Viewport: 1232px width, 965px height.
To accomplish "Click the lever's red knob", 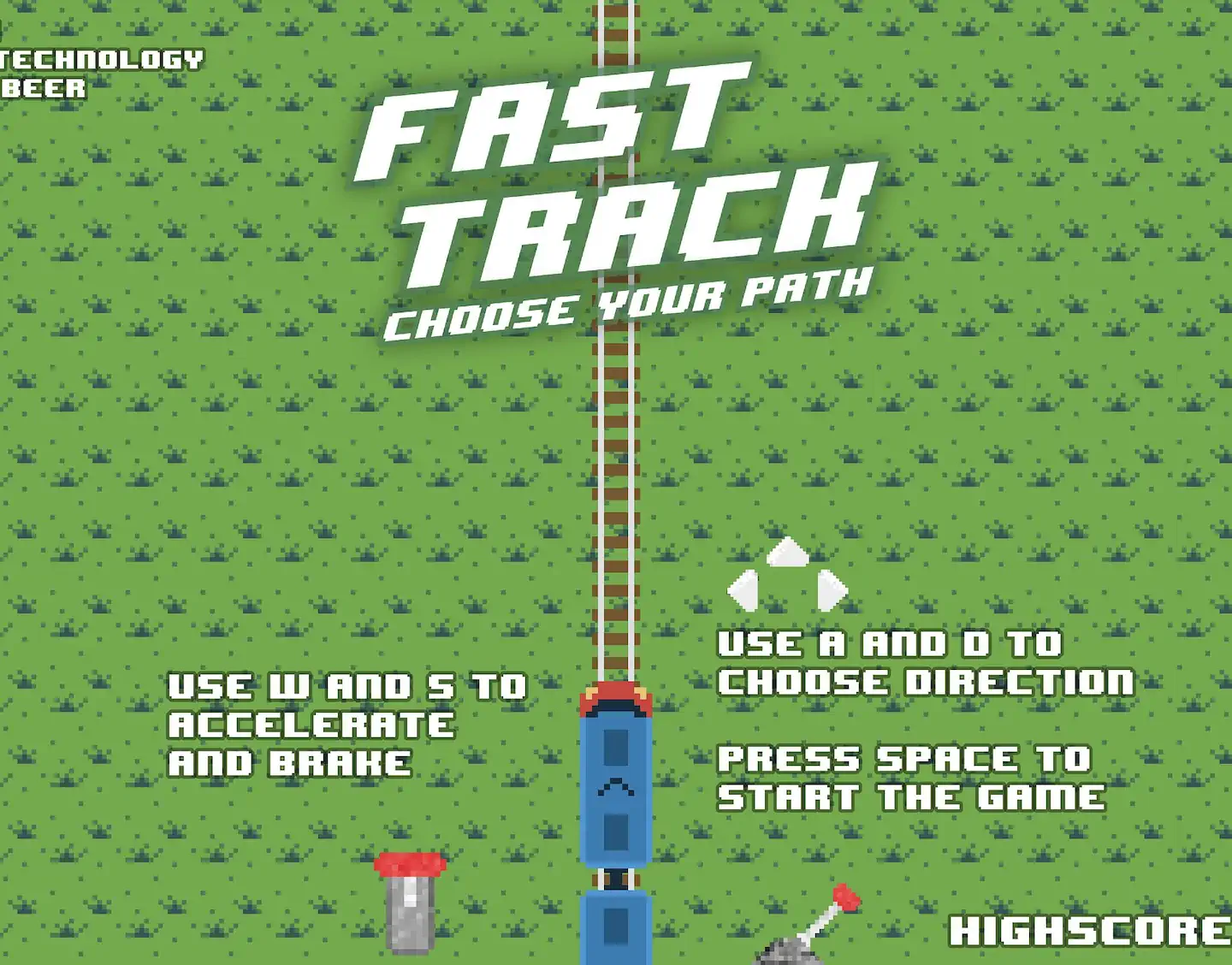I will (x=844, y=897).
